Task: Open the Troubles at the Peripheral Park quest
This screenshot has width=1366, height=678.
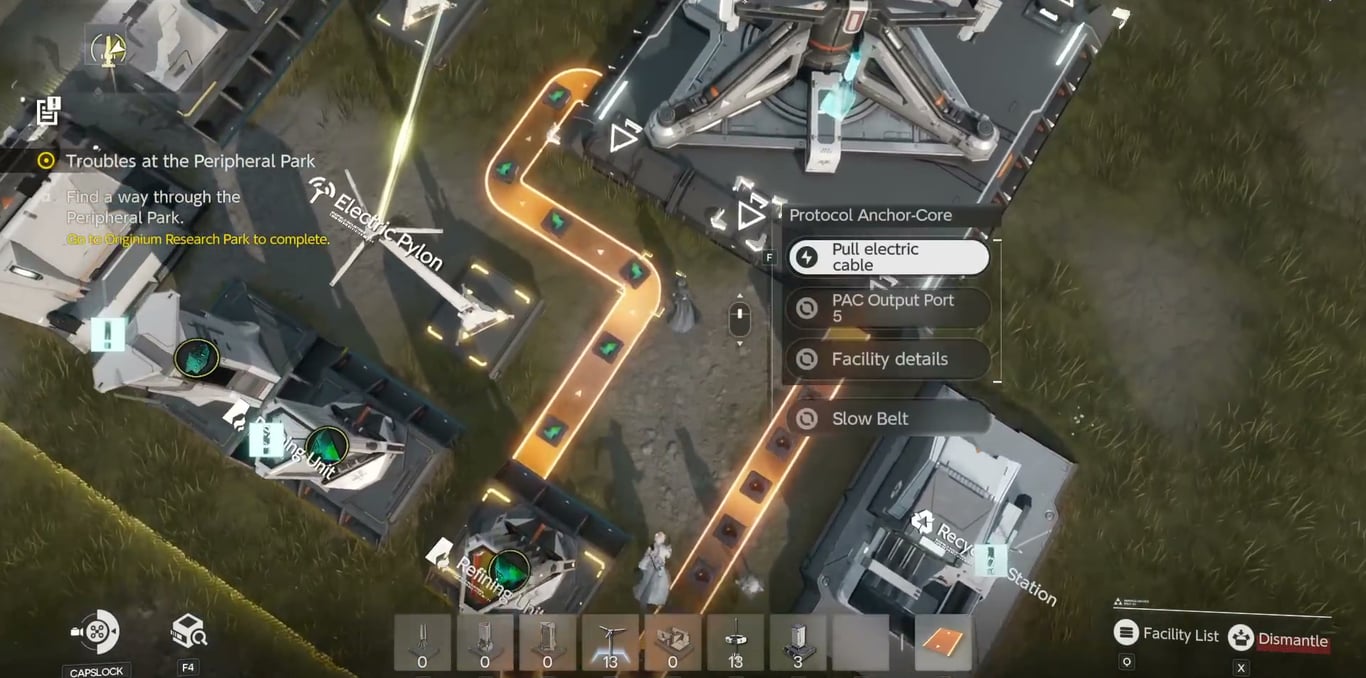Action: 190,161
